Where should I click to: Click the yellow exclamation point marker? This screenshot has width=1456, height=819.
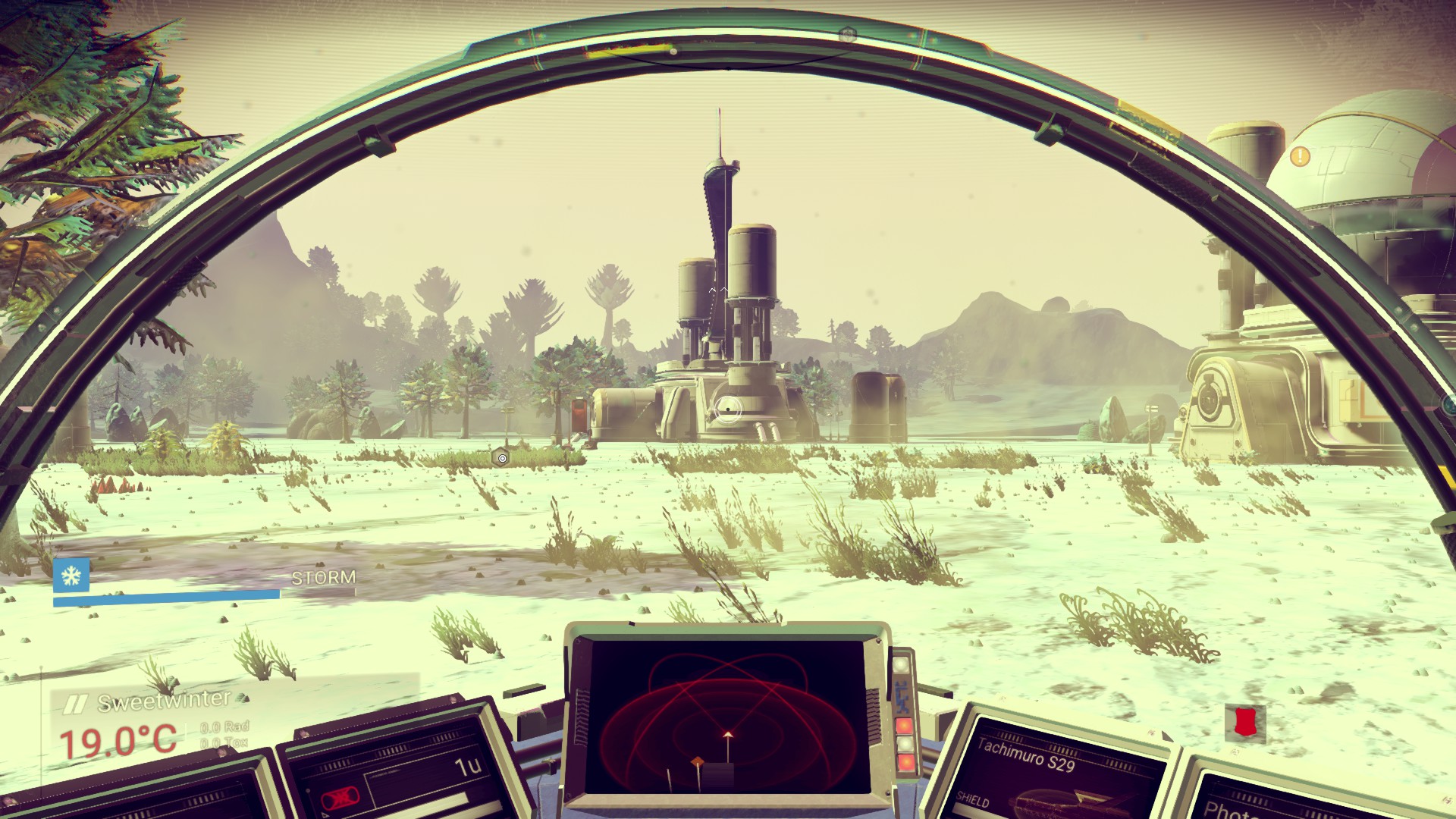pyautogui.click(x=1300, y=157)
